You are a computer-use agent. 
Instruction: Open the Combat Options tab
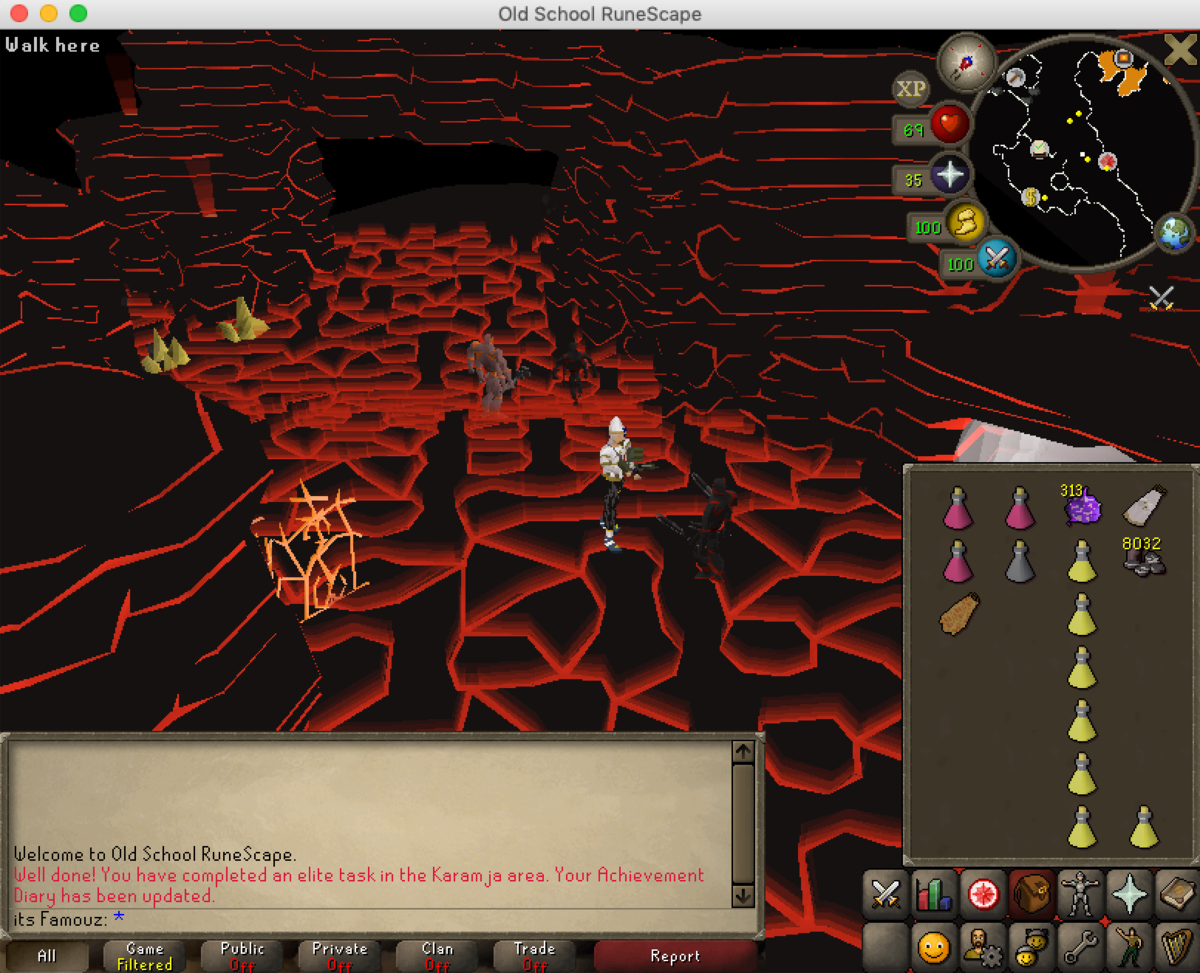tap(885, 894)
